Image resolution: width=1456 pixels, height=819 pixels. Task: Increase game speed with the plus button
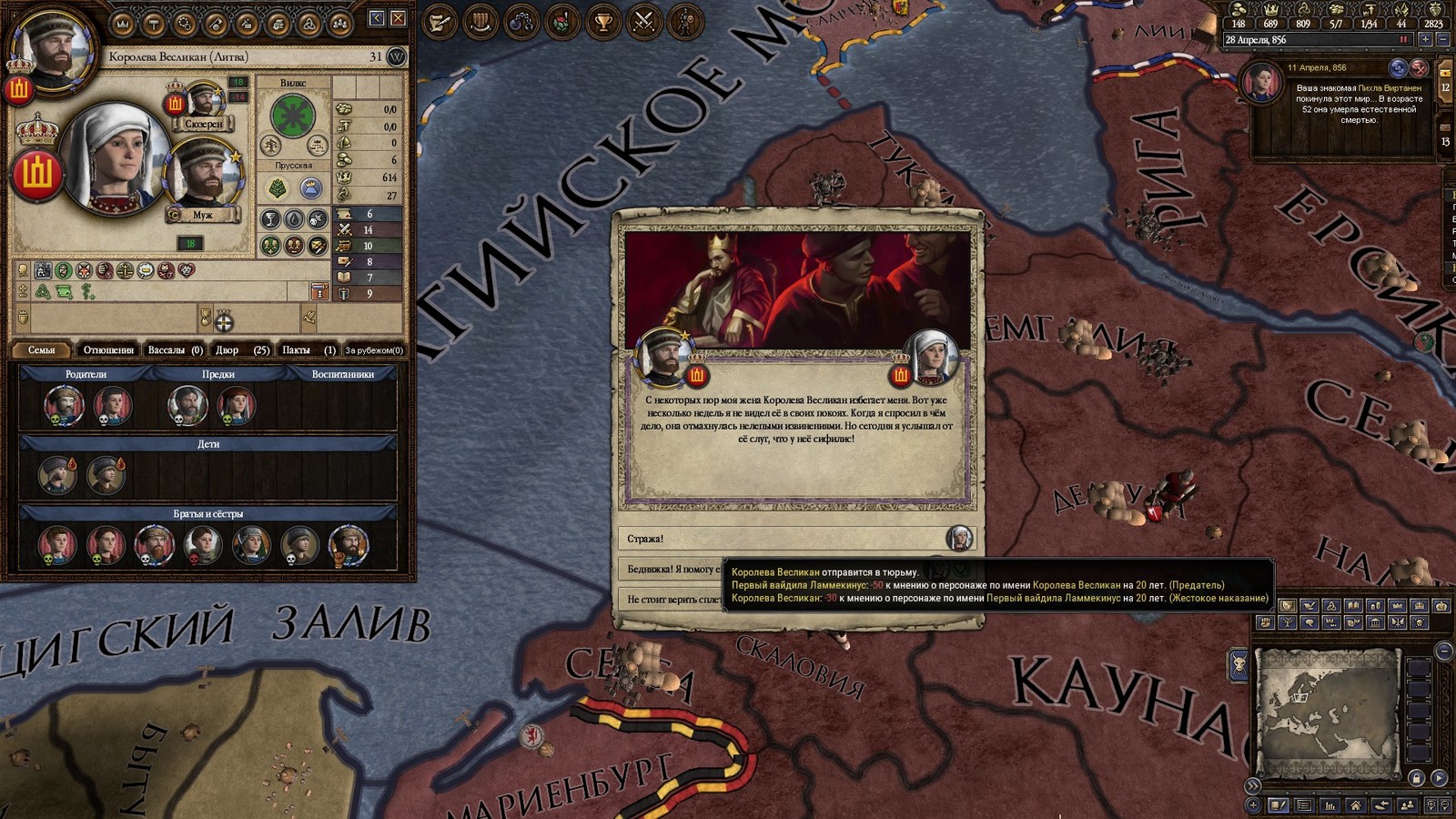(x=1425, y=40)
